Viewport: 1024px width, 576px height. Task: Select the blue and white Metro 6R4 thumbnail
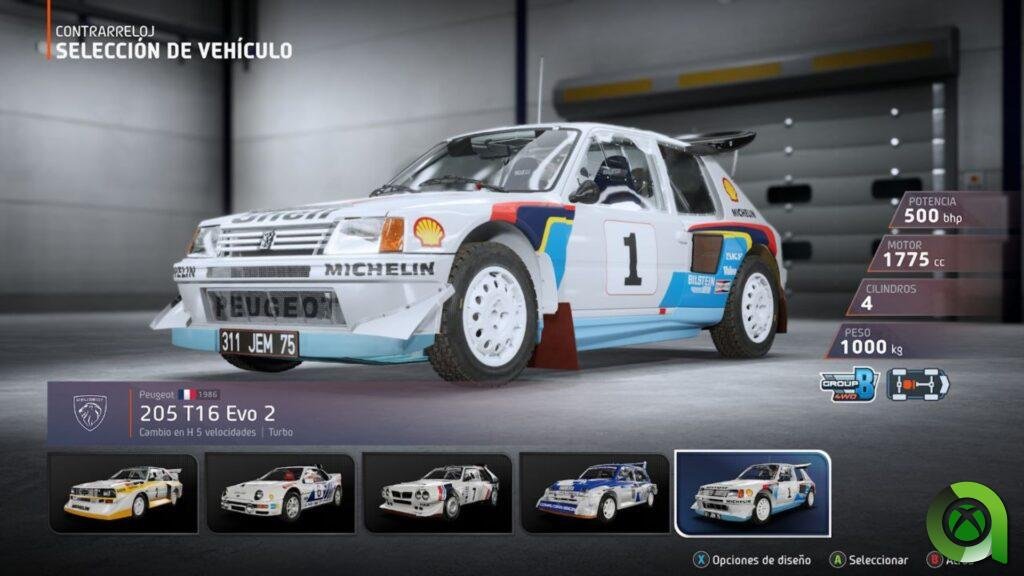point(595,492)
